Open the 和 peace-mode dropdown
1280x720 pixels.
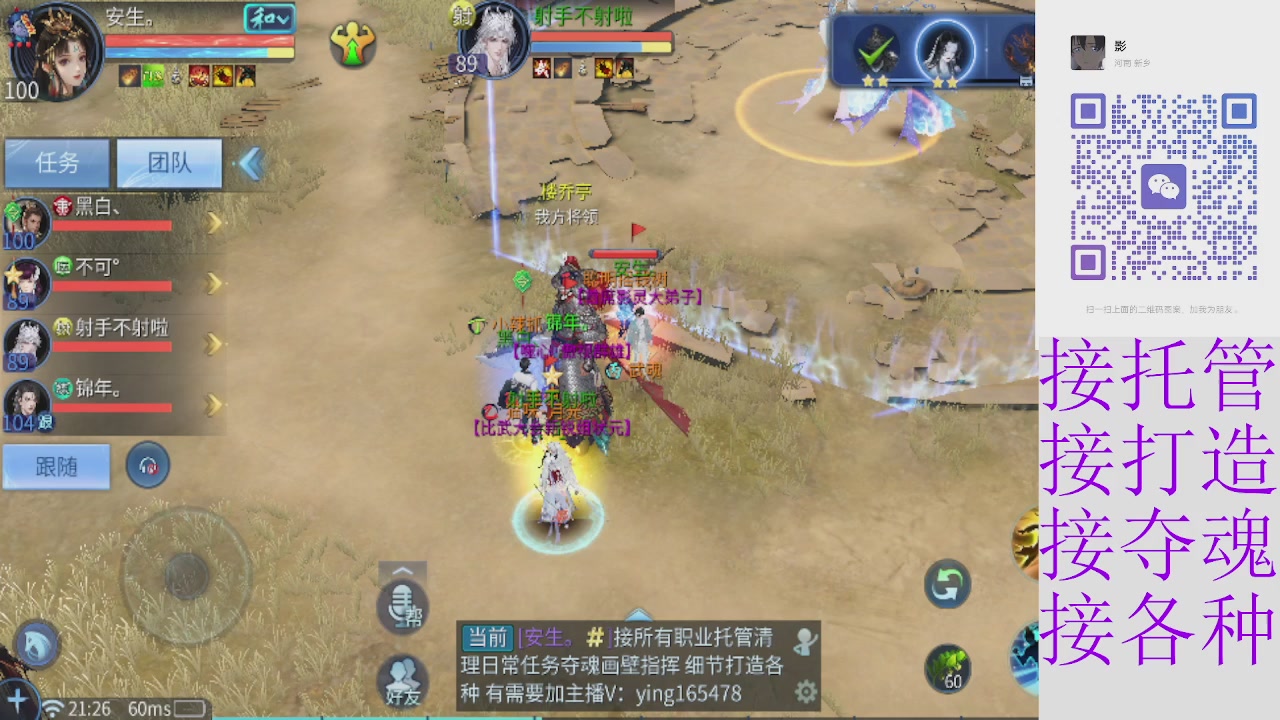click(x=271, y=18)
